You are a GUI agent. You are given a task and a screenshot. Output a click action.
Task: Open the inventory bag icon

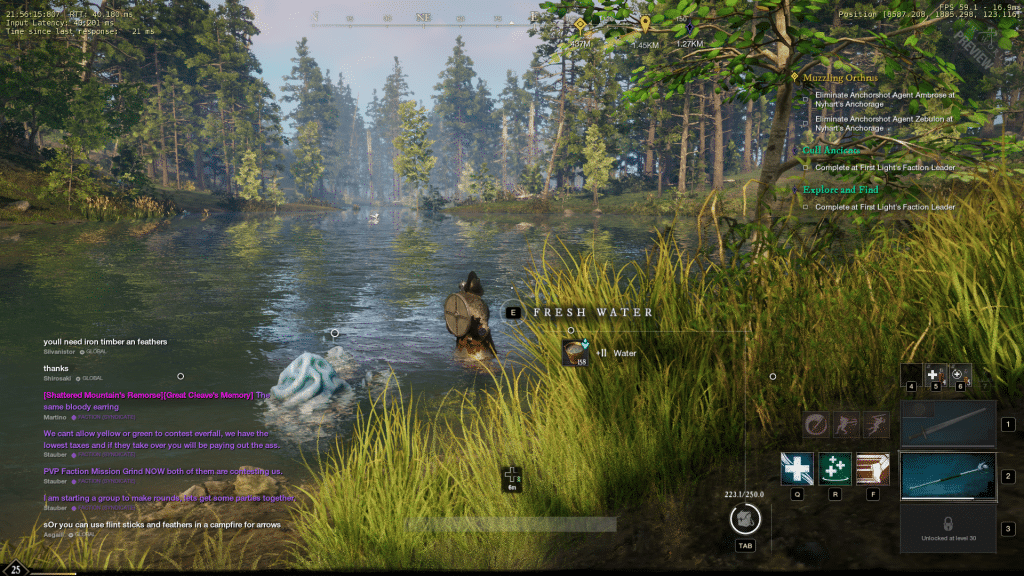tap(745, 519)
